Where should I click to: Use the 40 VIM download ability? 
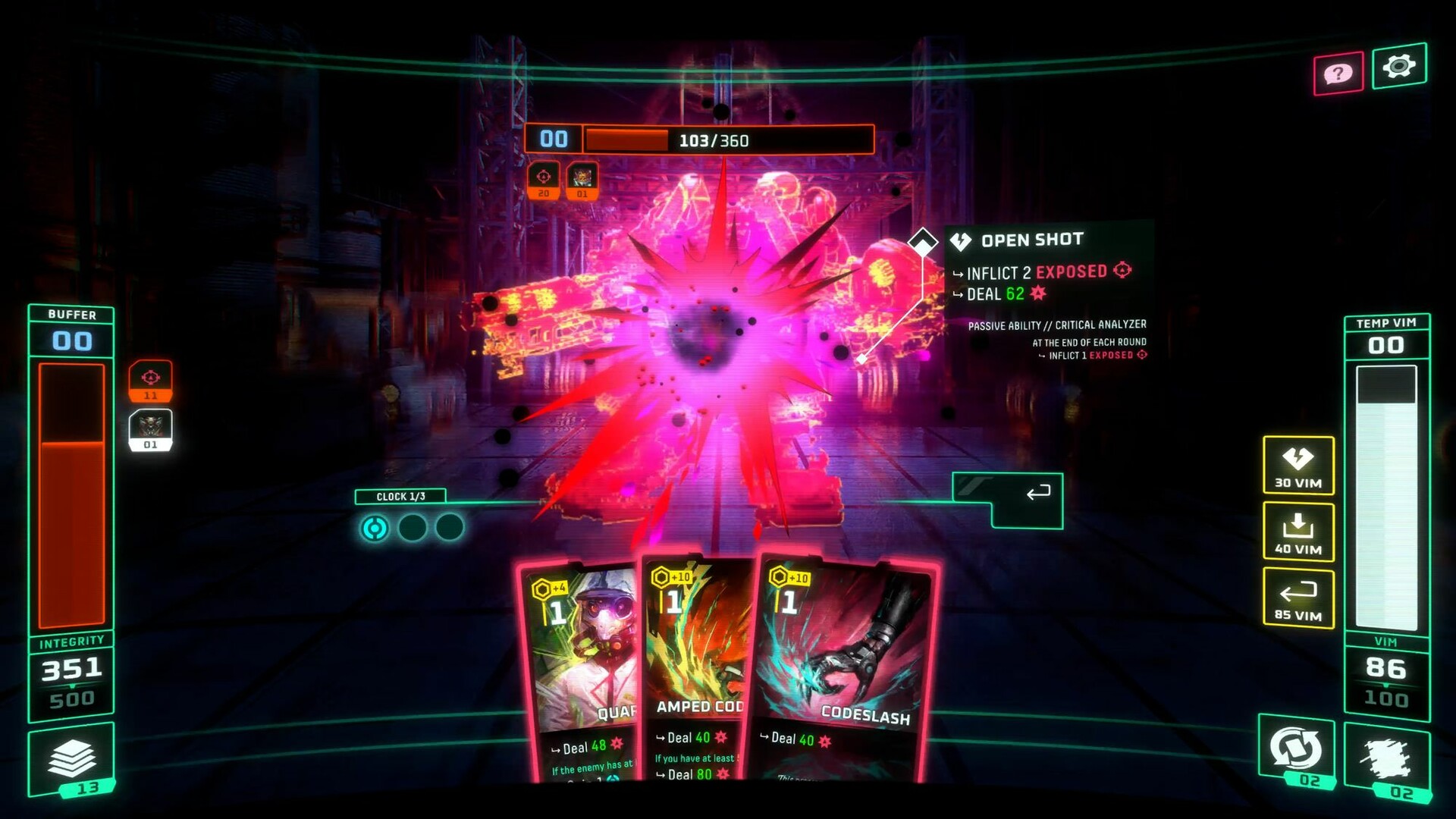coord(1298,531)
